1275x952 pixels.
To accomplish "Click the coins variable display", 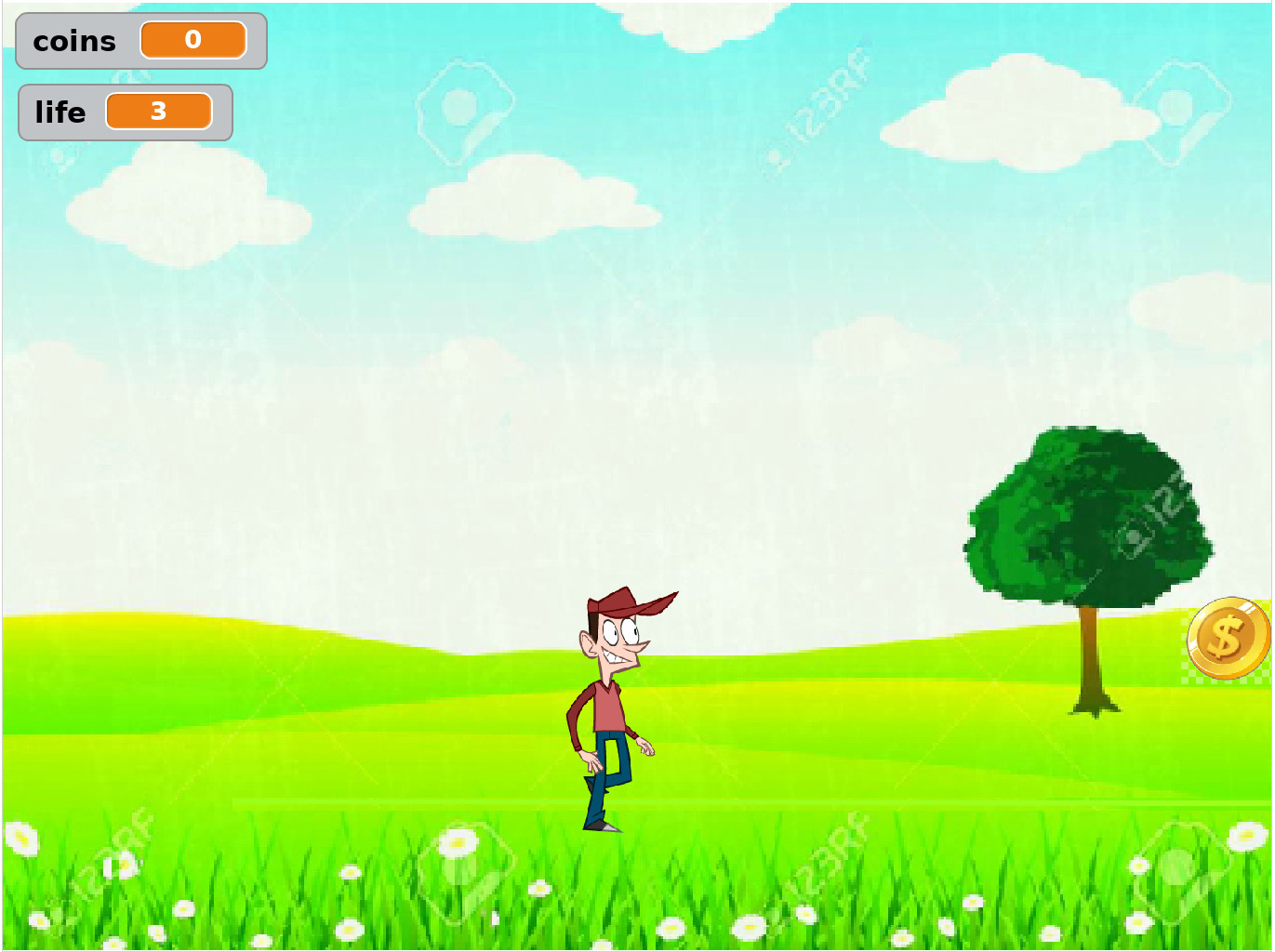I will (139, 41).
